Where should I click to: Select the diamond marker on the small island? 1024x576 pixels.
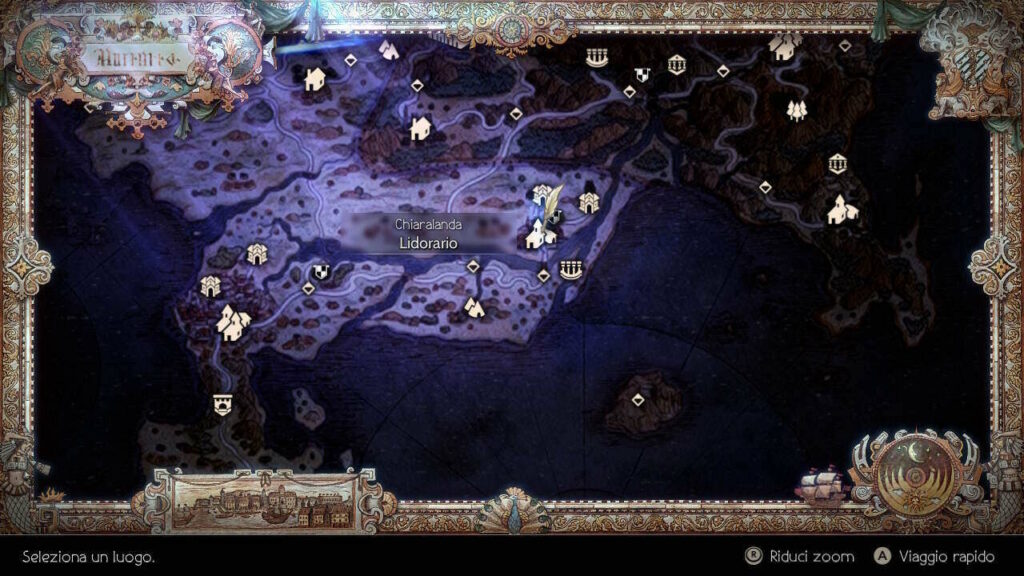click(x=638, y=400)
